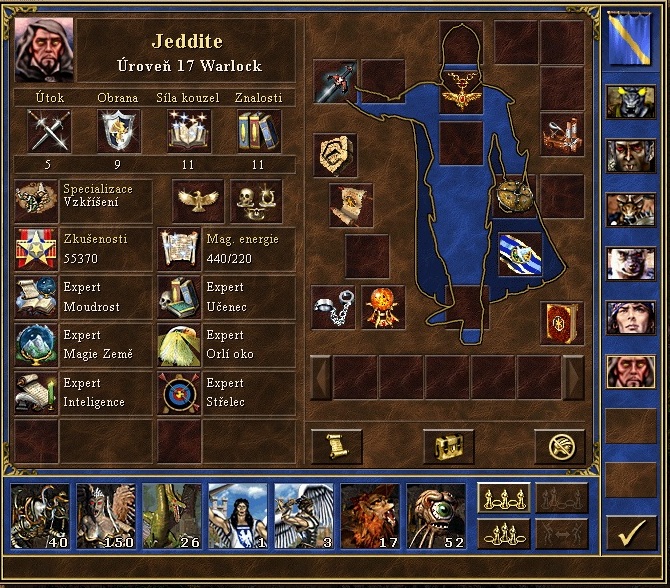Open the quest log scroll button
Viewport: 670px width, 588px height.
tap(336, 447)
